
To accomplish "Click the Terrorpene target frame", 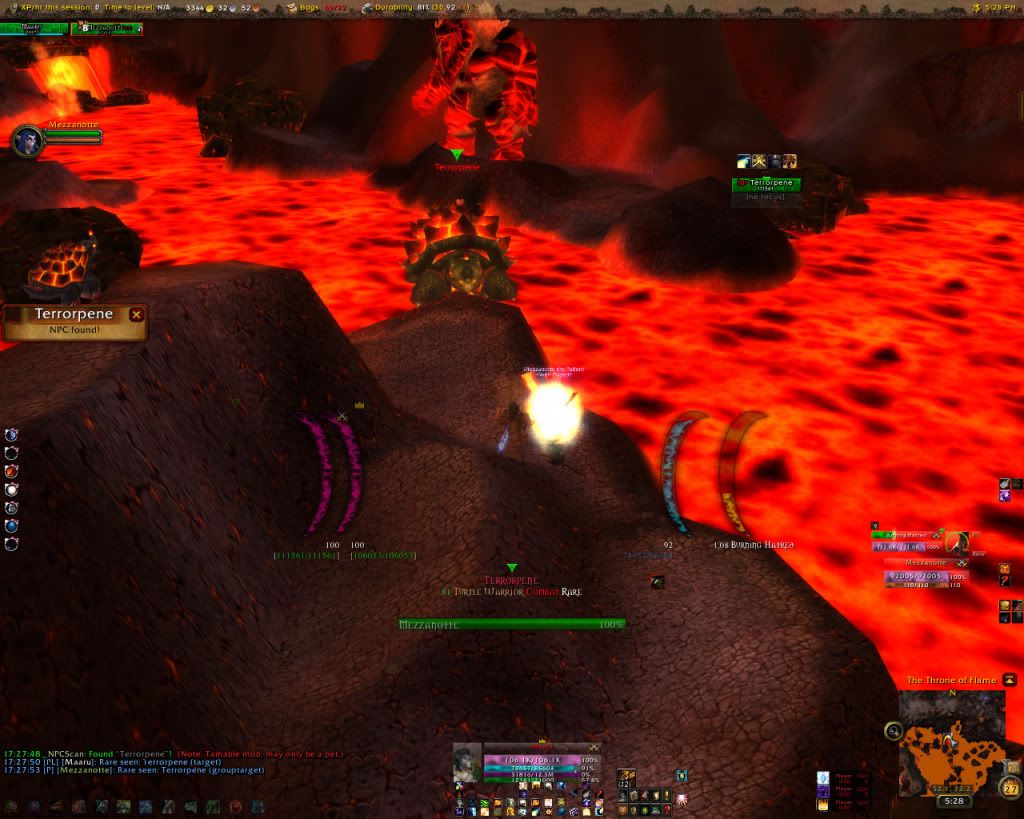I will [767, 184].
